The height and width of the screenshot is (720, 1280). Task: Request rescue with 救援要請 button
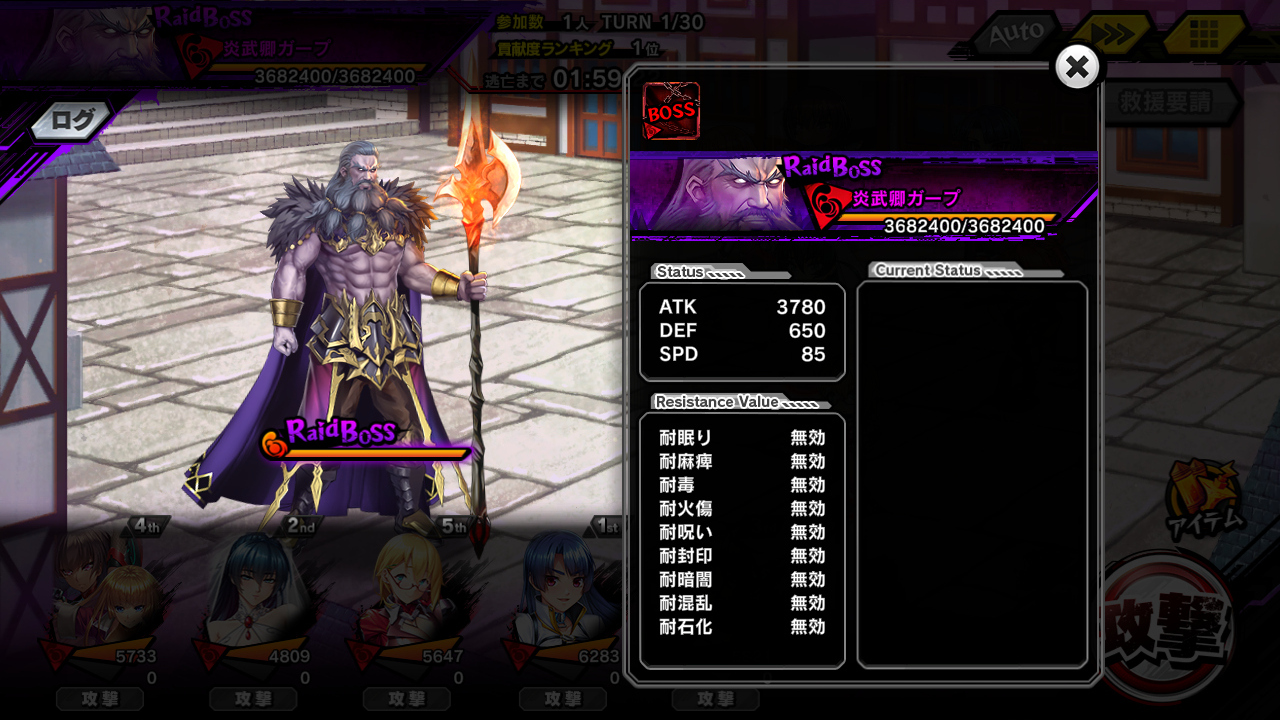coord(1166,102)
